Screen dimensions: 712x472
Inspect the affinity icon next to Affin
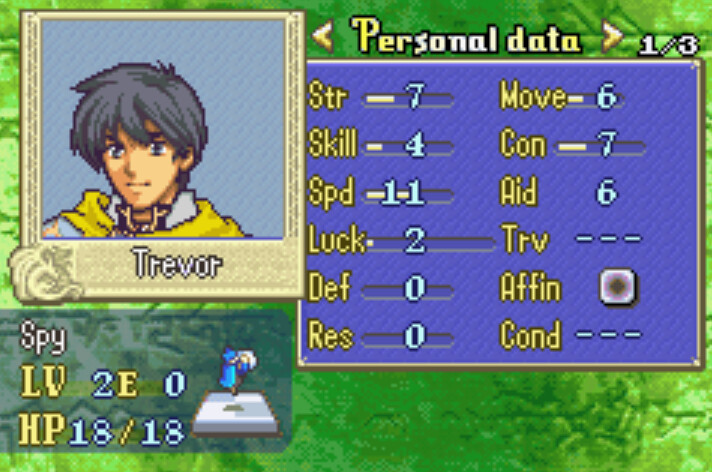(x=618, y=288)
